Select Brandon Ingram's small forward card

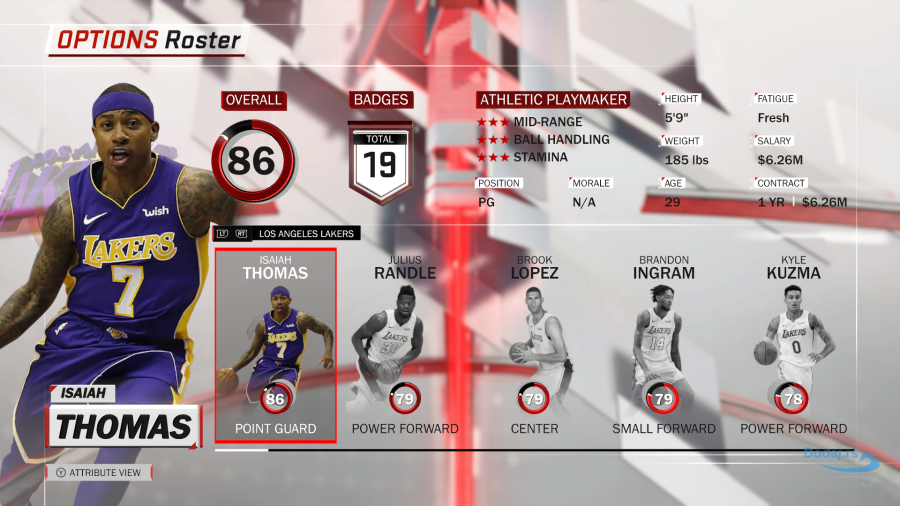coord(664,345)
